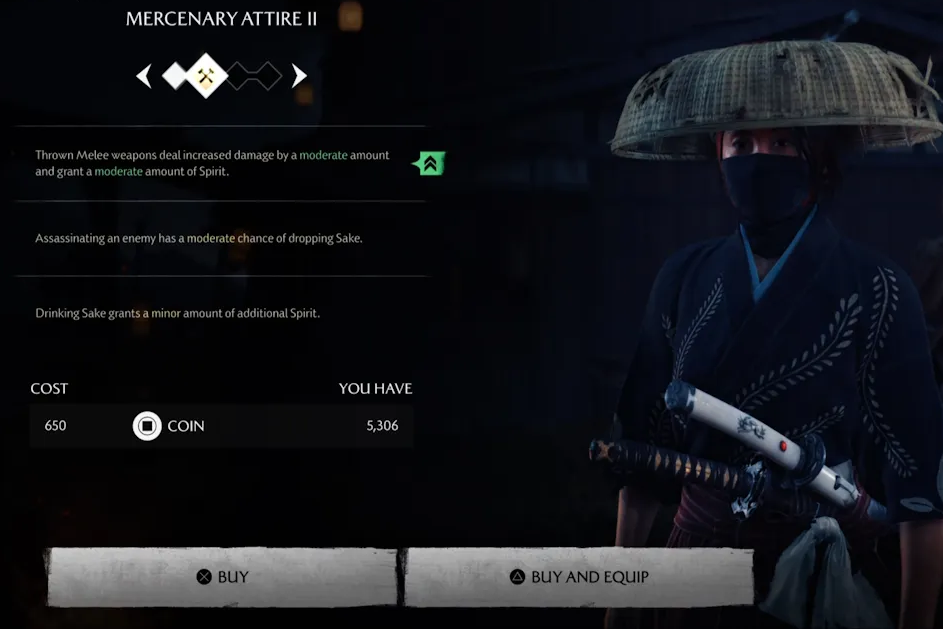Buy the Mercenary Attire II upgrade
Screen dimensions: 943x629
pyautogui.click(x=221, y=577)
